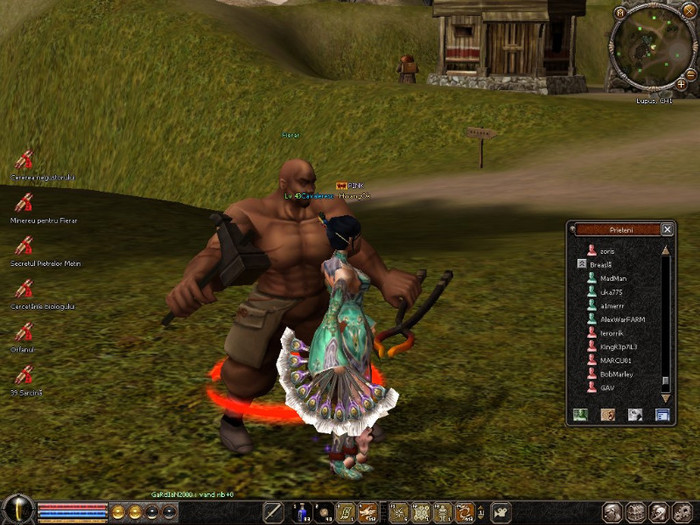Click the green add-friend button in friends panel
The height and width of the screenshot is (525, 700).
pyautogui.click(x=580, y=414)
